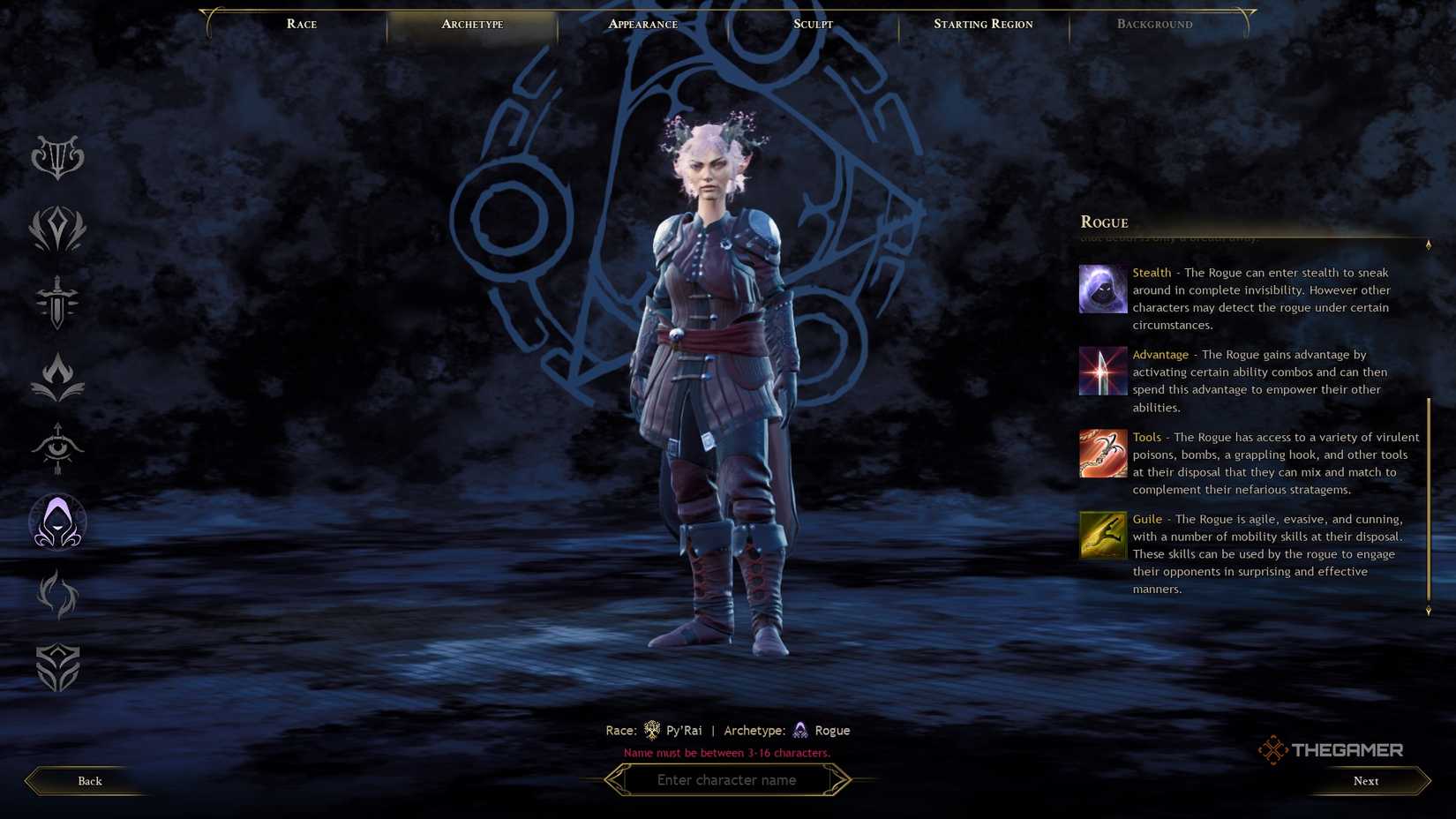Screen dimensions: 1456x819
Task: Switch to the Starting Region tab
Action: (x=982, y=24)
